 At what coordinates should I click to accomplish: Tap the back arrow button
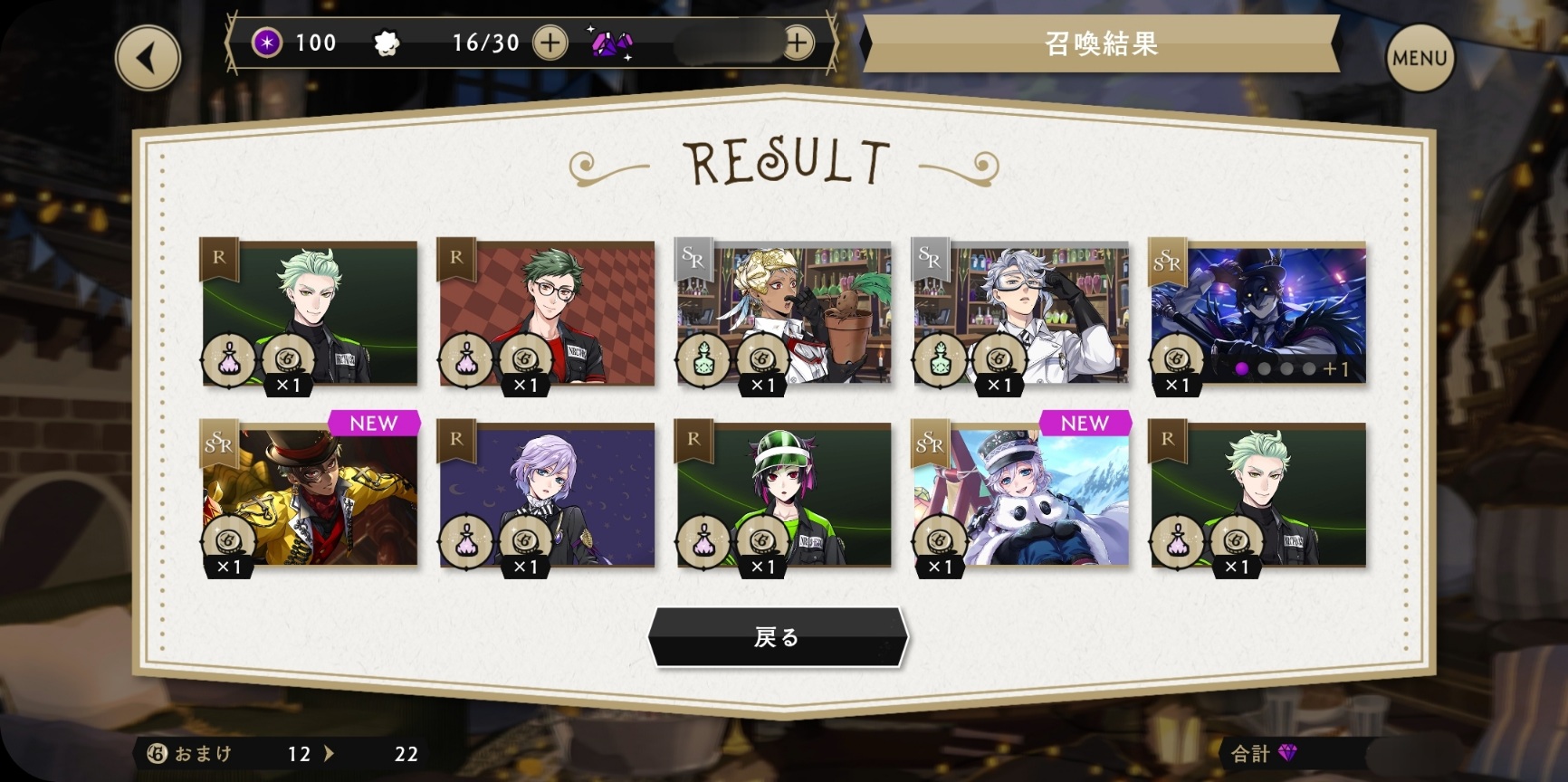point(148,59)
